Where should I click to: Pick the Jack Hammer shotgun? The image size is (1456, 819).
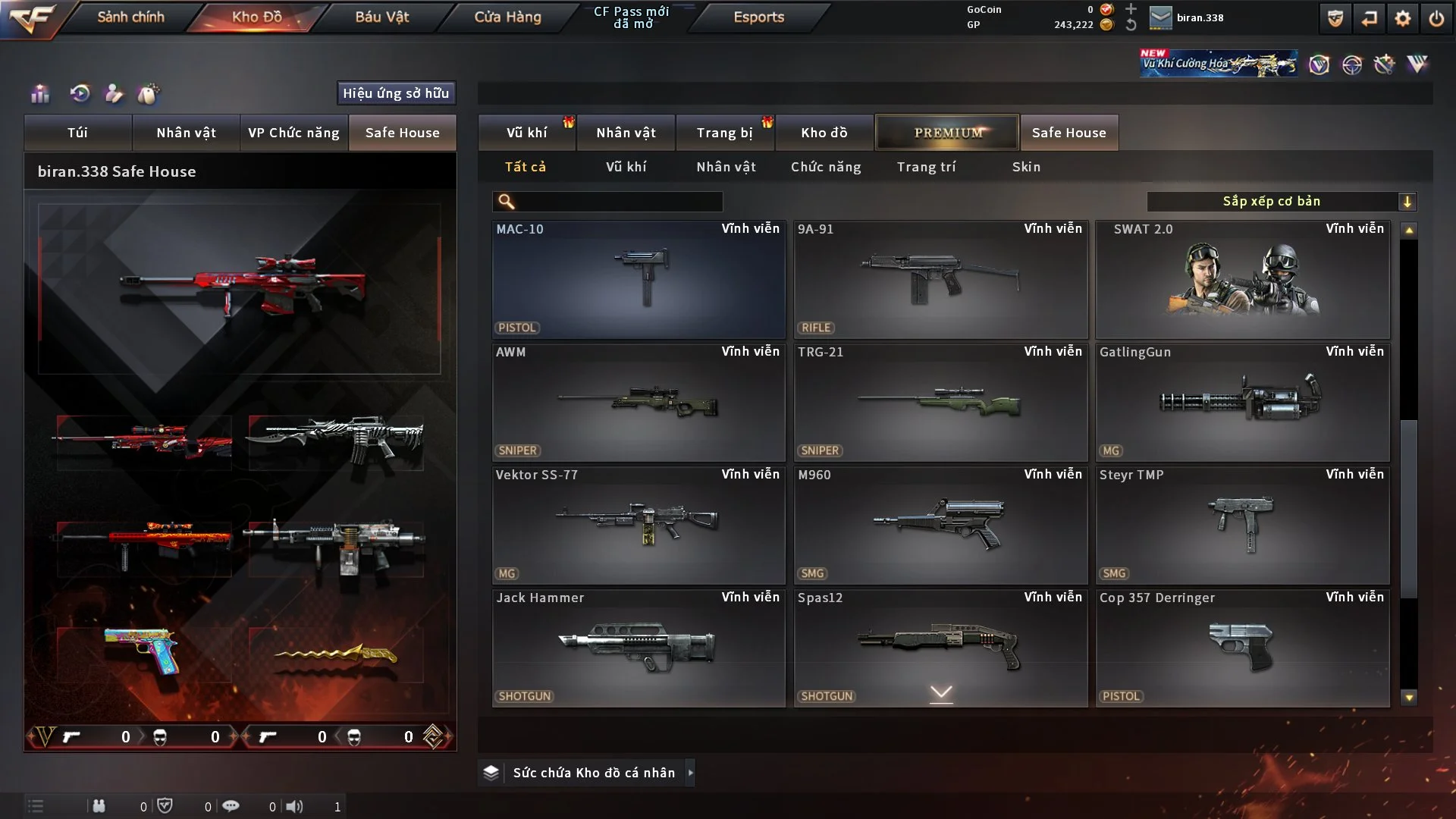click(638, 648)
